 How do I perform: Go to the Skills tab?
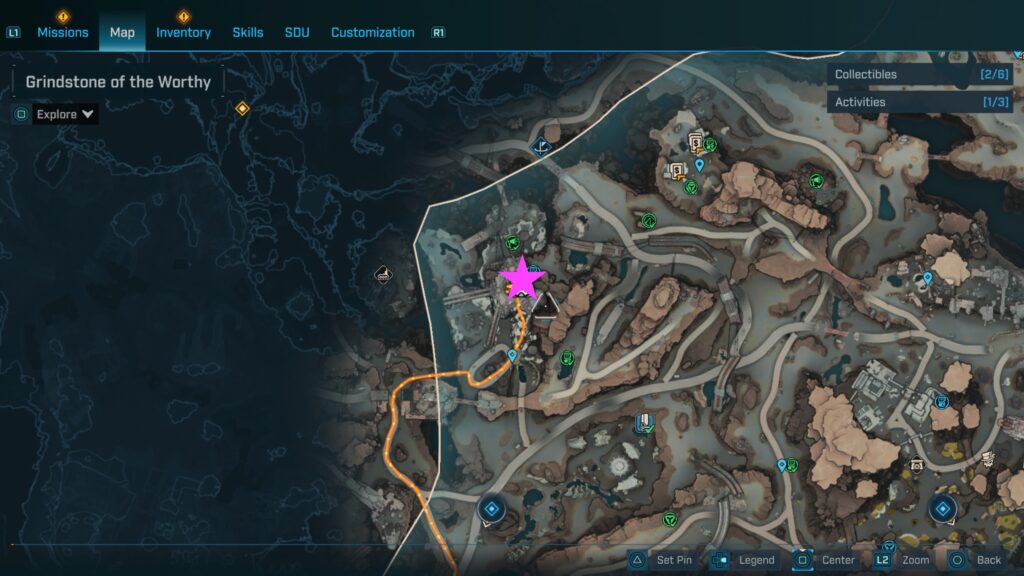pos(248,32)
